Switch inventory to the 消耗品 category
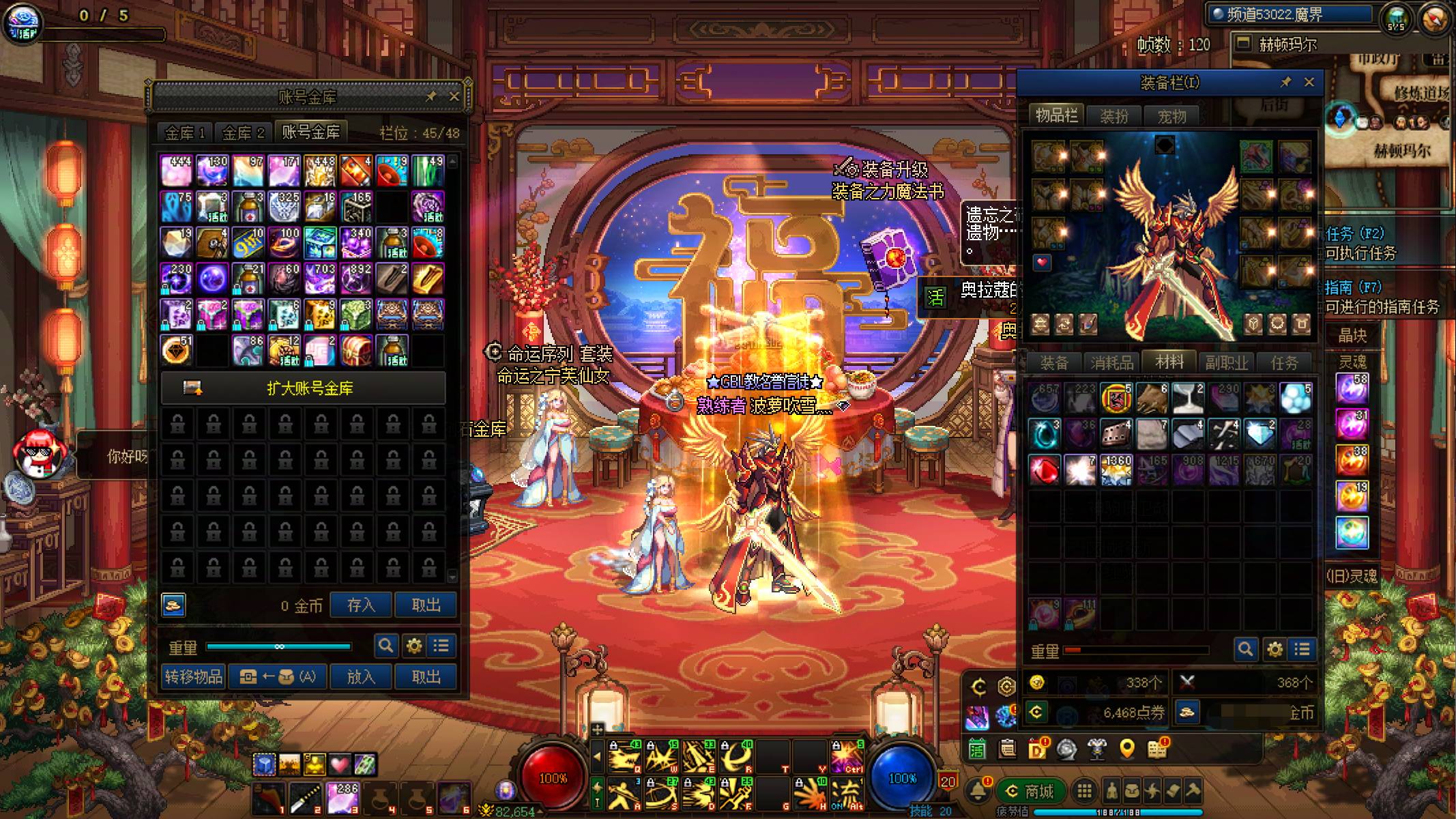 pyautogui.click(x=1111, y=363)
